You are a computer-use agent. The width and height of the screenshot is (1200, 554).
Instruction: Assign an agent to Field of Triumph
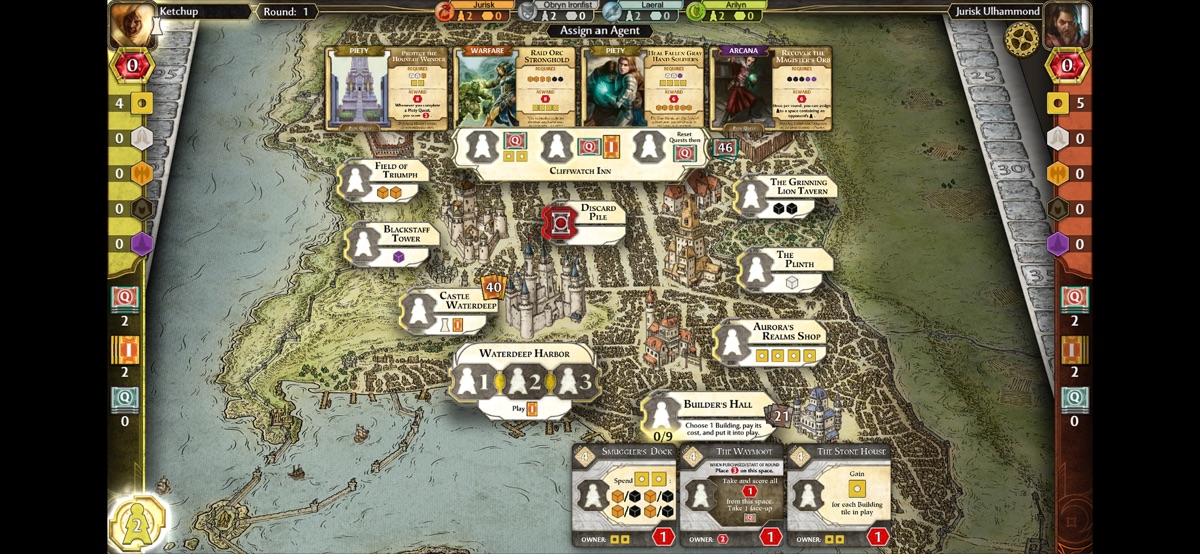pyautogui.click(x=356, y=181)
